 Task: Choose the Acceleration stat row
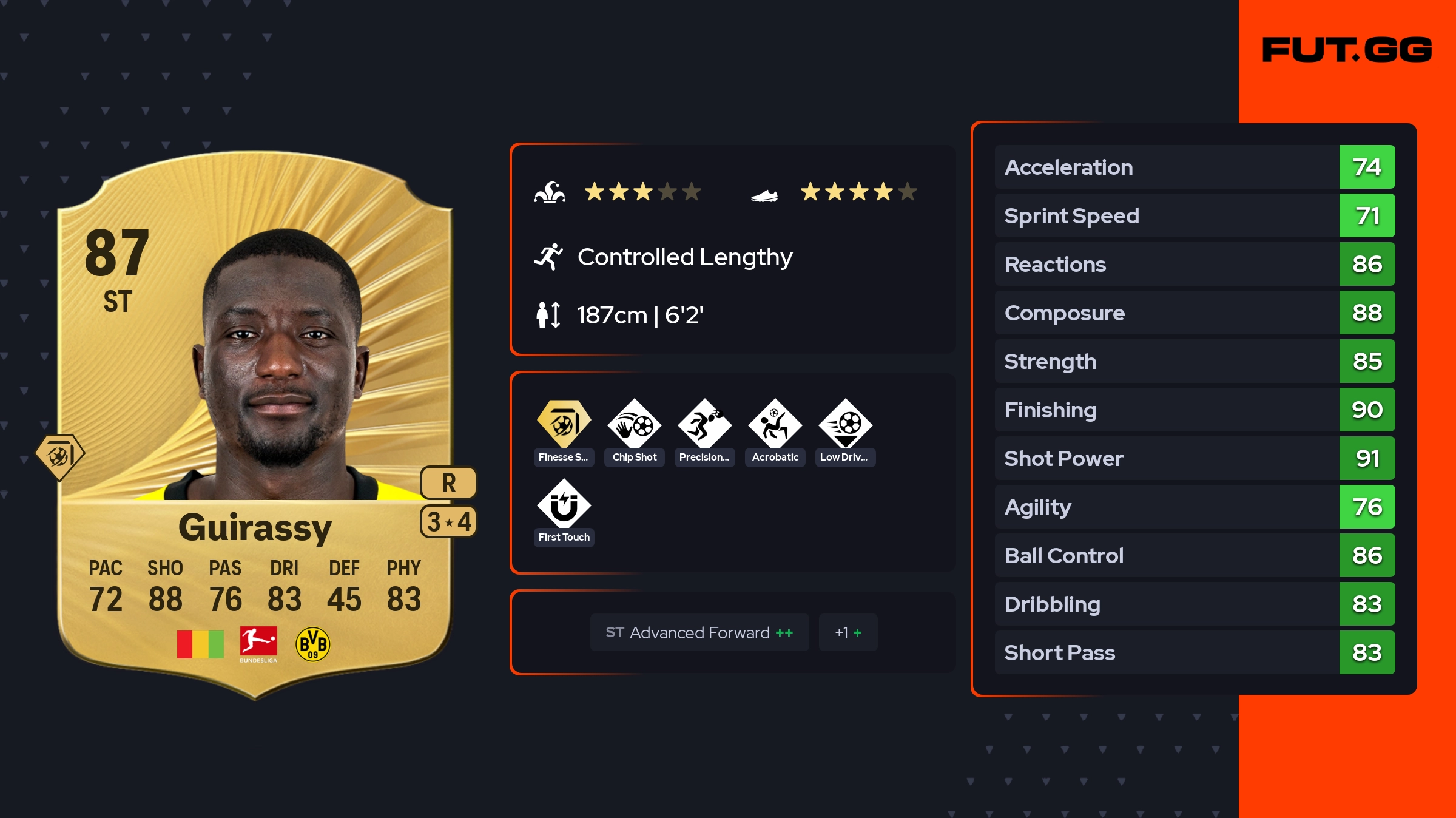coord(1194,167)
